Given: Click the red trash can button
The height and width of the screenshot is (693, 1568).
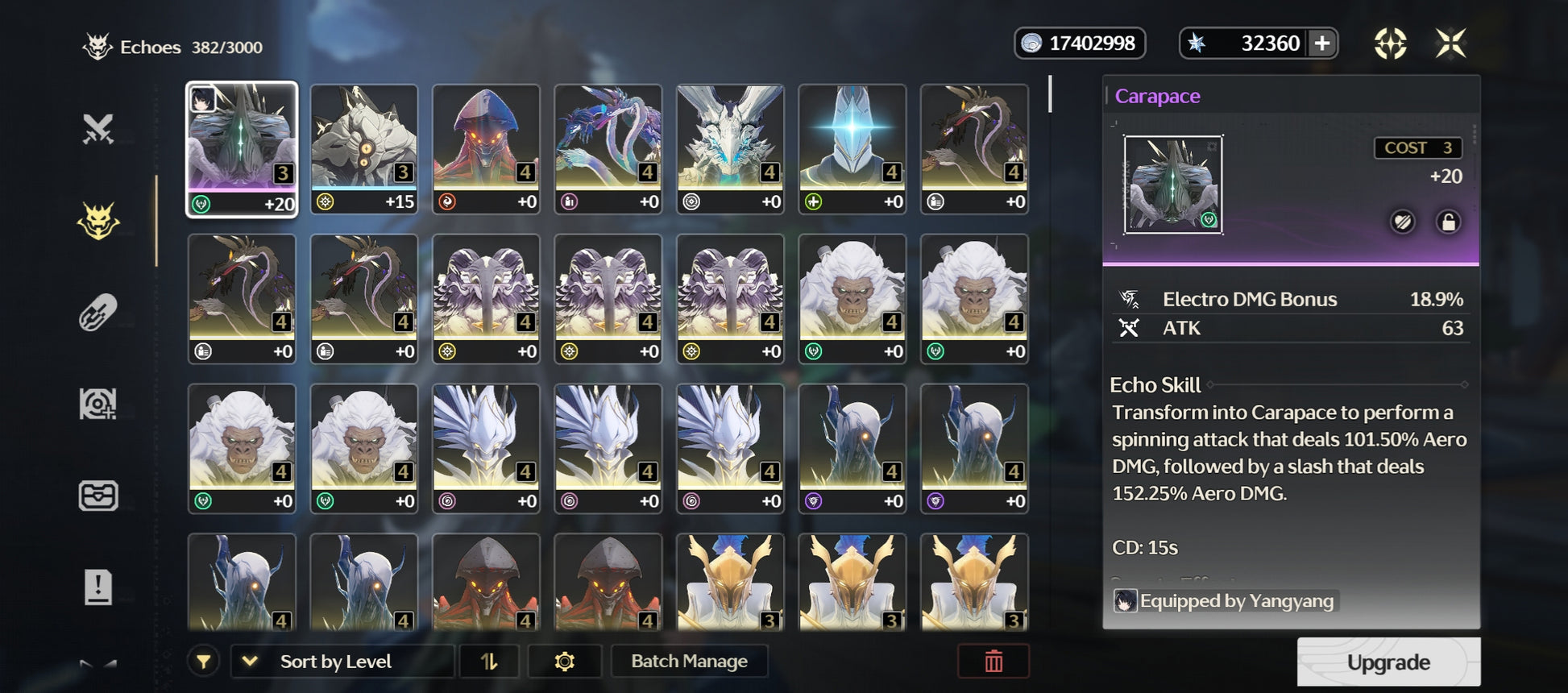Looking at the screenshot, I should 993,661.
